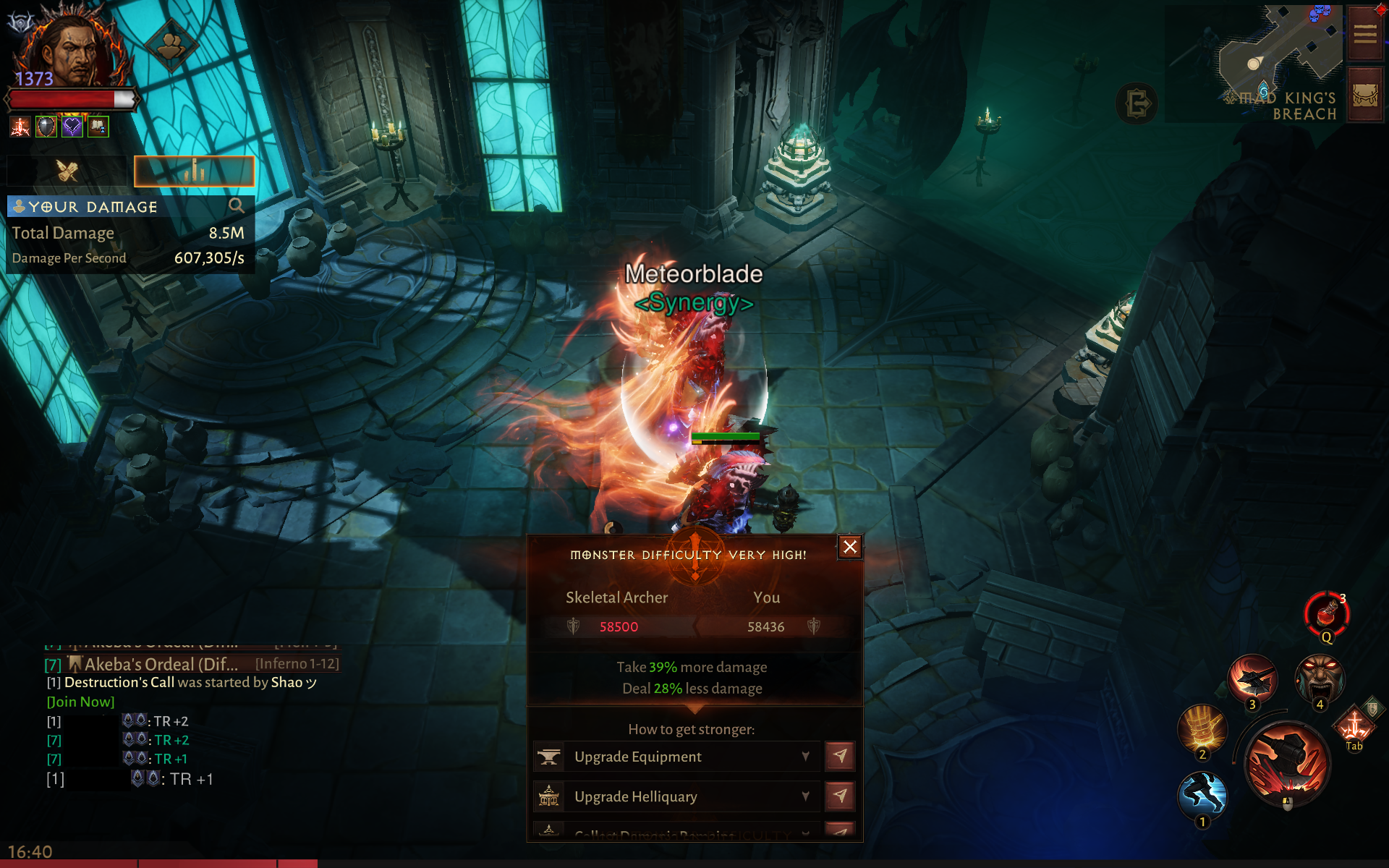This screenshot has width=1389, height=868.
Task: Use the health potion
Action: tap(1327, 613)
